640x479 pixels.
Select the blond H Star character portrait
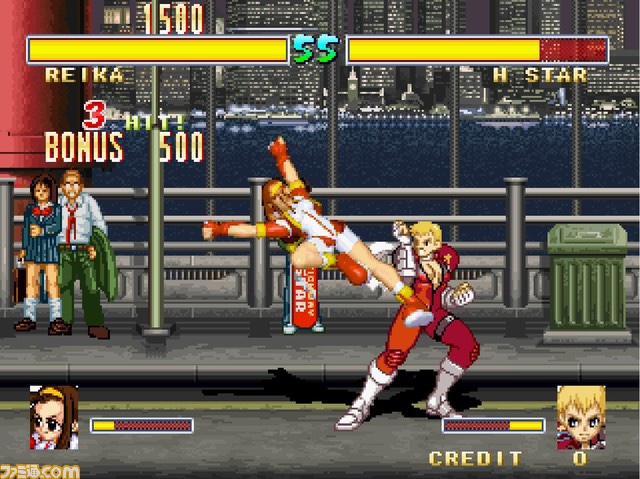pyautogui.click(x=581, y=418)
